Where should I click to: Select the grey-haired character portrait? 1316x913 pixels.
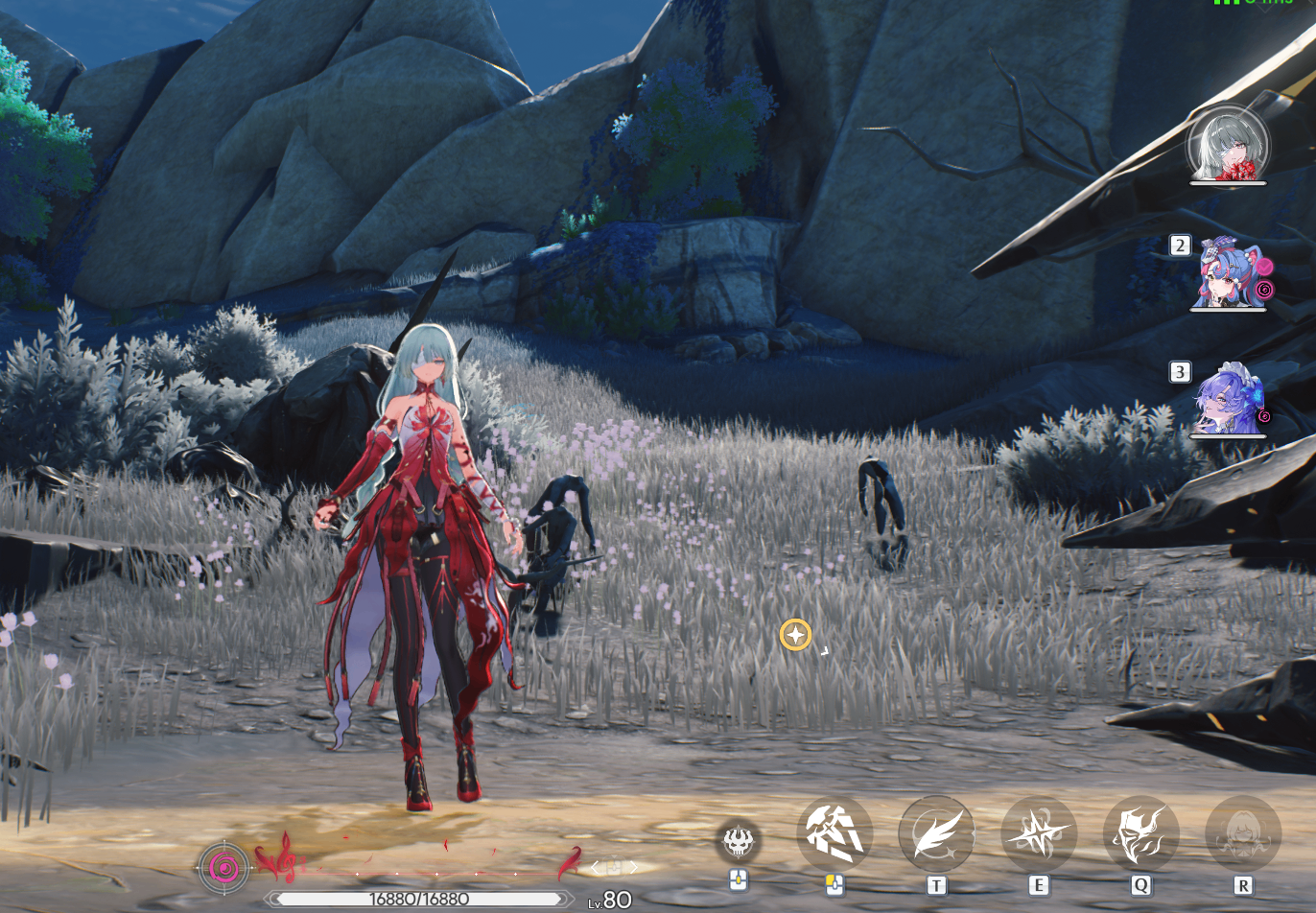tap(1228, 146)
